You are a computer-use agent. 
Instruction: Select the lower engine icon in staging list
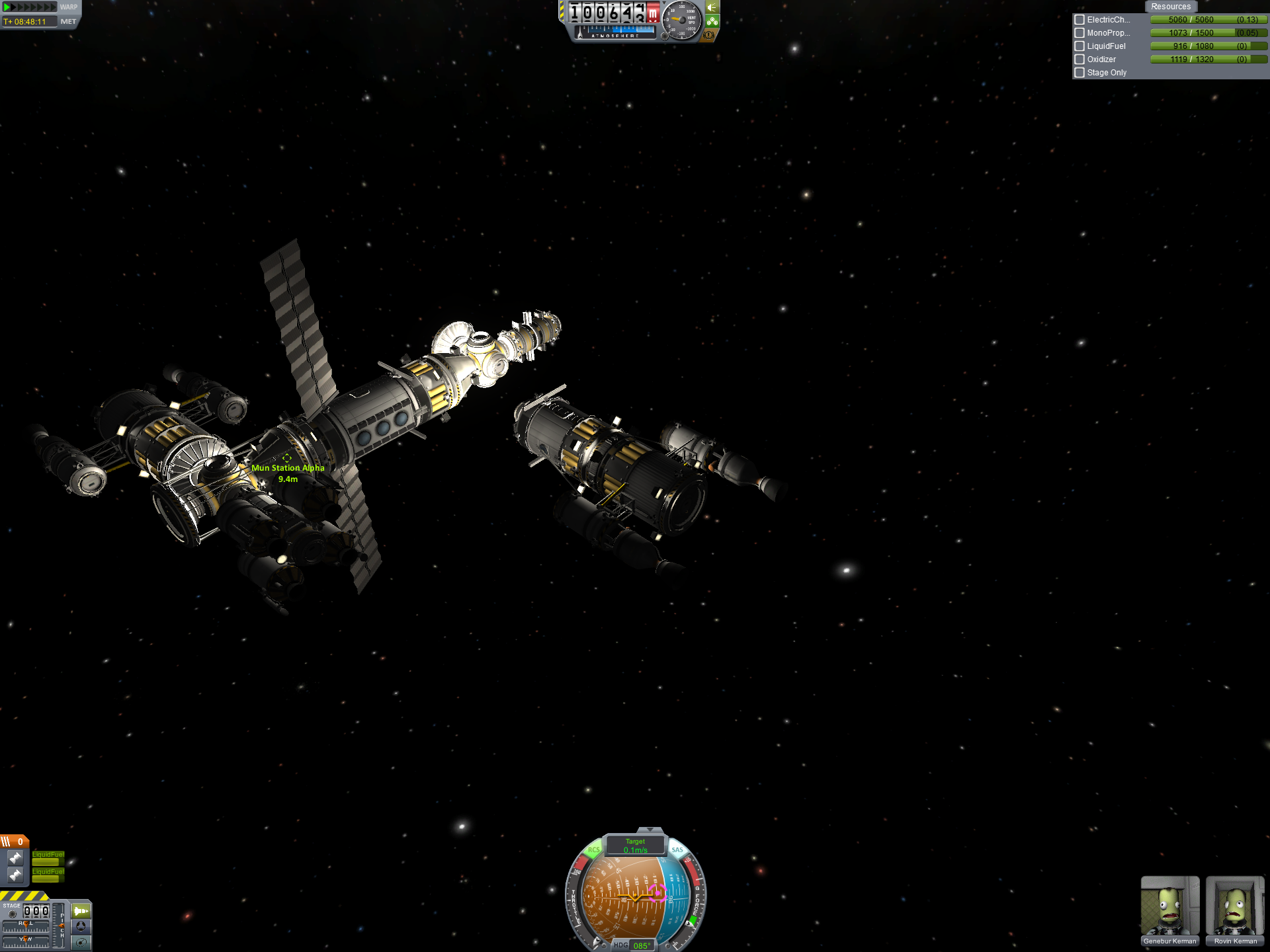click(15, 875)
